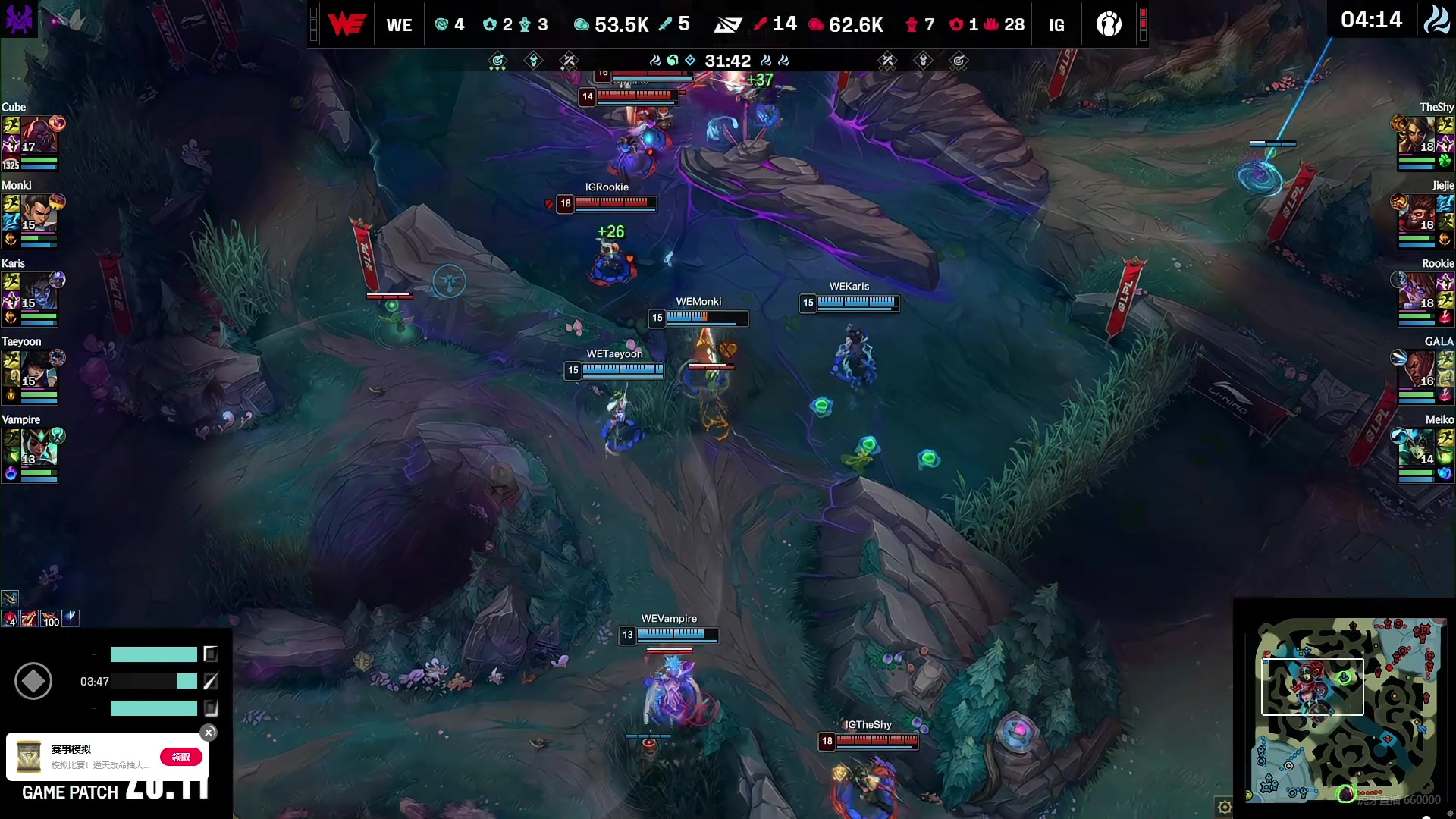Click the Team WE logo in the scoreboard

[x=347, y=24]
